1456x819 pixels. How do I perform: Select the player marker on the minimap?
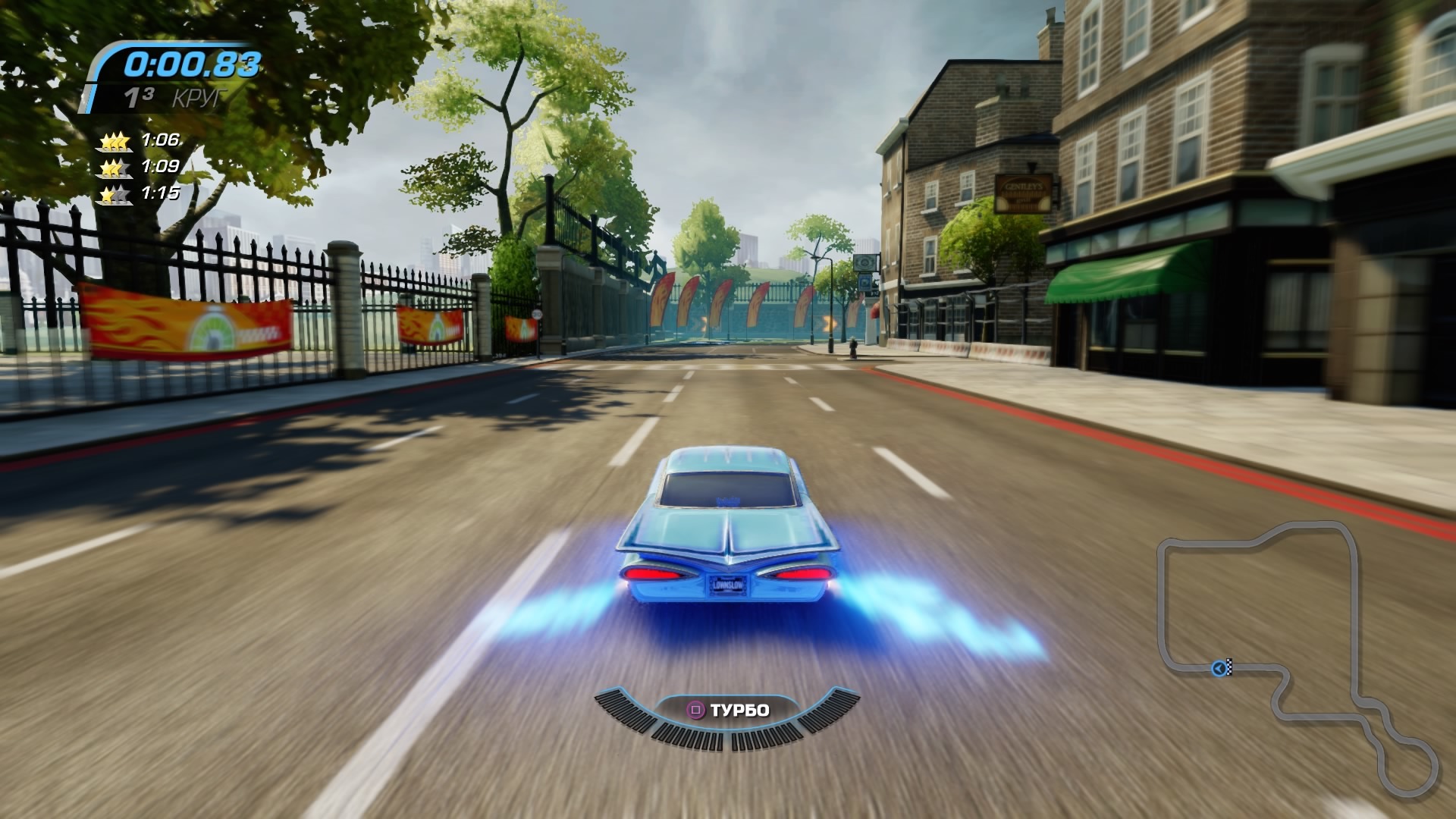[1219, 668]
